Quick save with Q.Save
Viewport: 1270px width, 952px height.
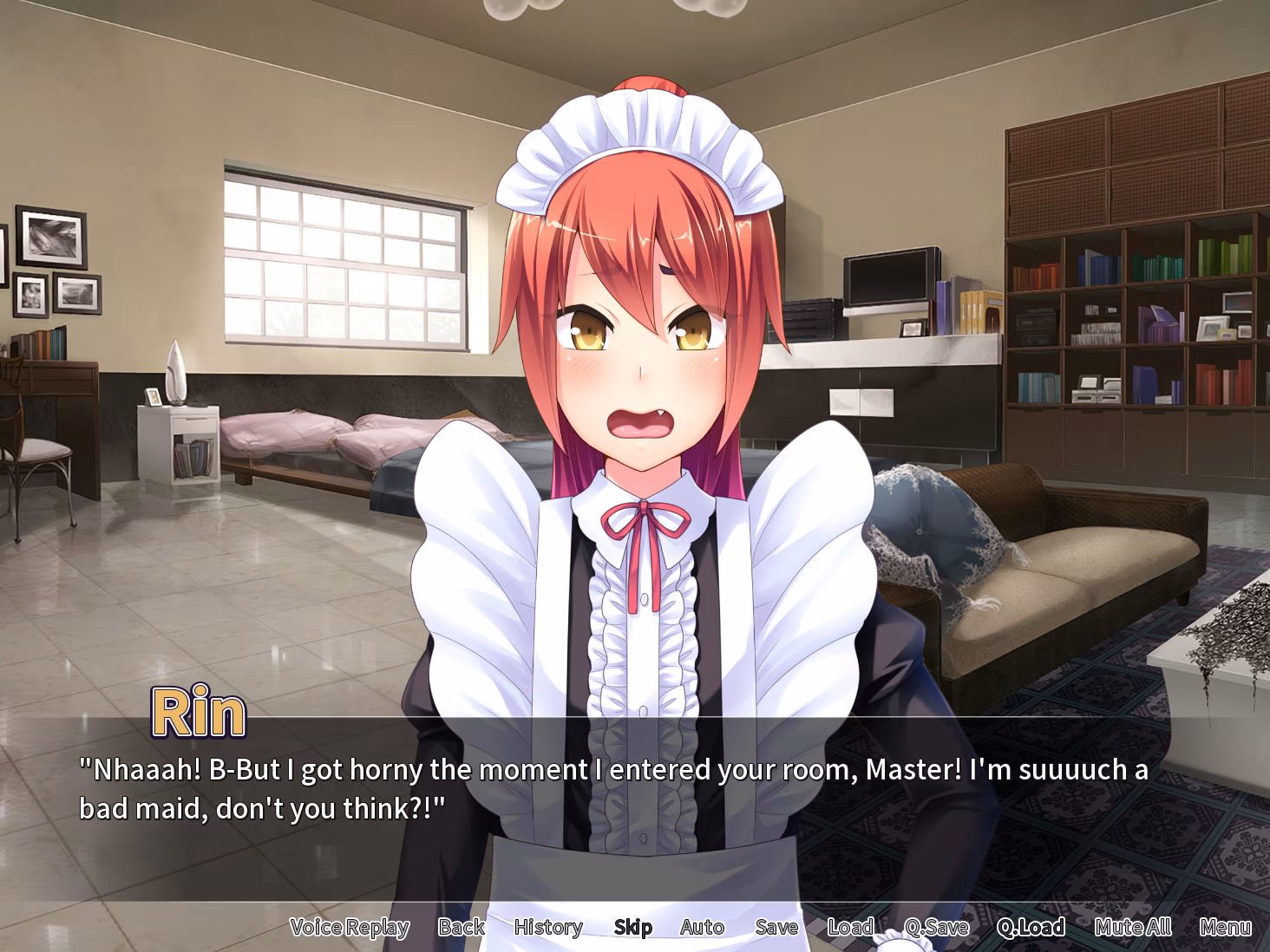click(x=936, y=927)
